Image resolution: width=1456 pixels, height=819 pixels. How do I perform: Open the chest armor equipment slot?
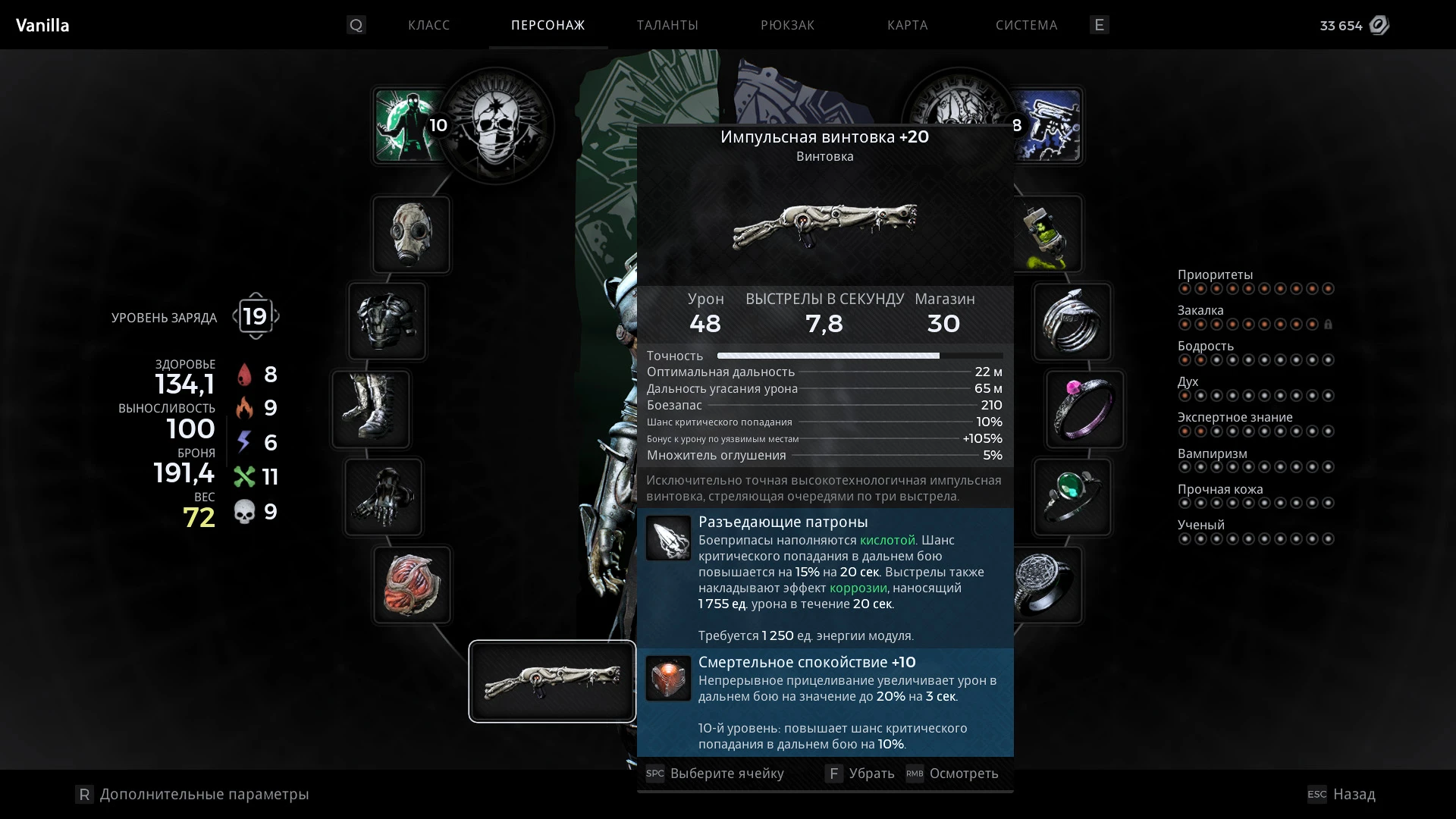click(x=387, y=322)
